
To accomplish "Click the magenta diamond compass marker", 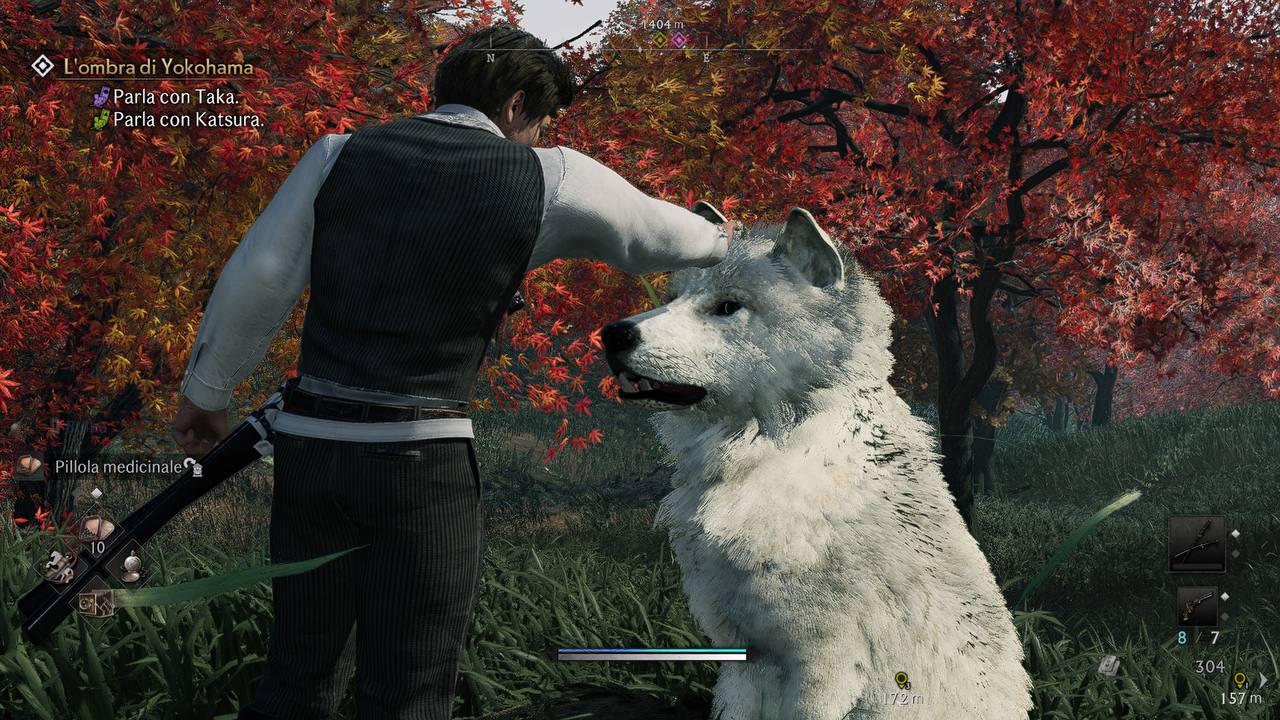I will pos(679,40).
